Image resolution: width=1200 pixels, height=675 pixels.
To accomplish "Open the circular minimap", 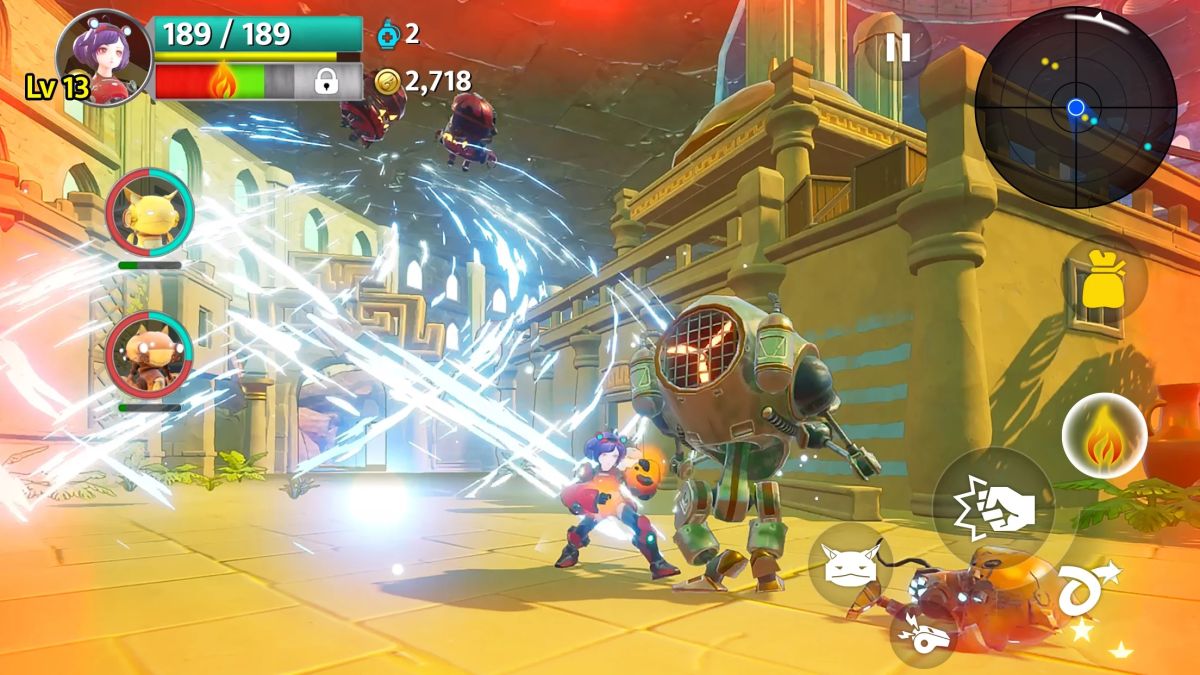I will 1075,107.
